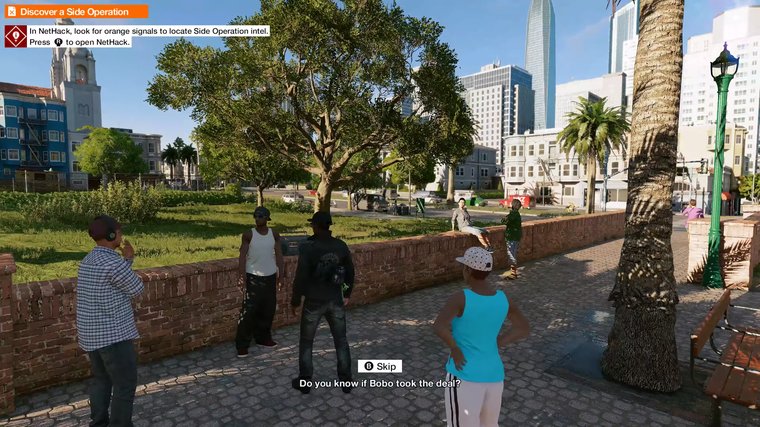Select the Discover a Side Operation objective banner

pos(75,11)
